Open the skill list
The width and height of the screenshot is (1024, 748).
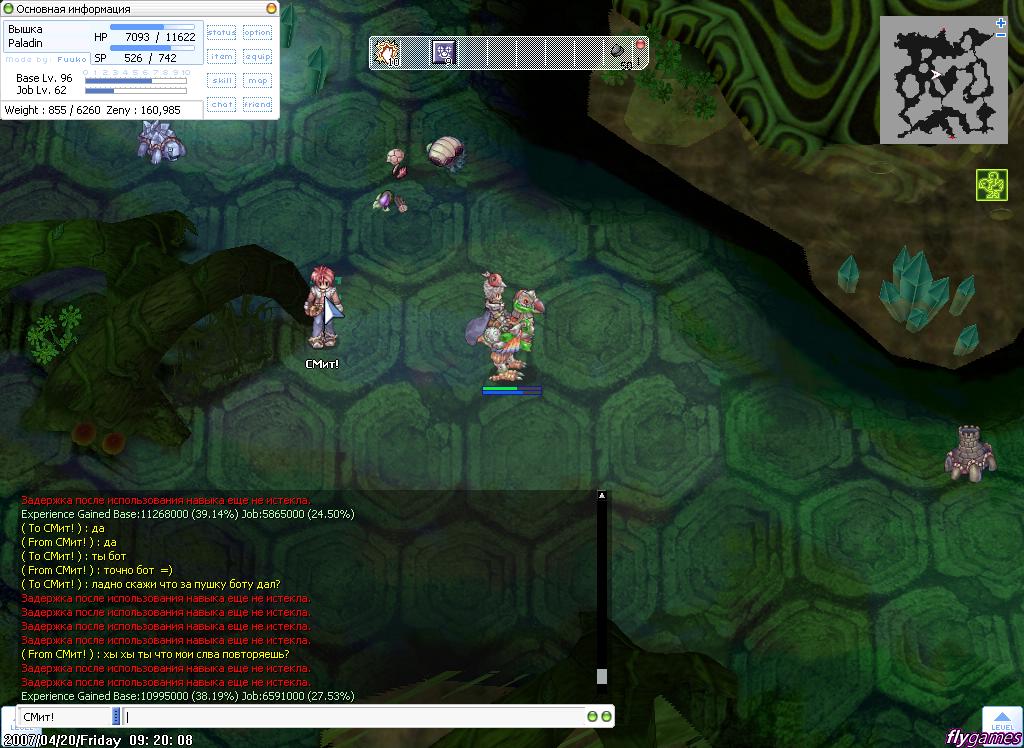[221, 81]
